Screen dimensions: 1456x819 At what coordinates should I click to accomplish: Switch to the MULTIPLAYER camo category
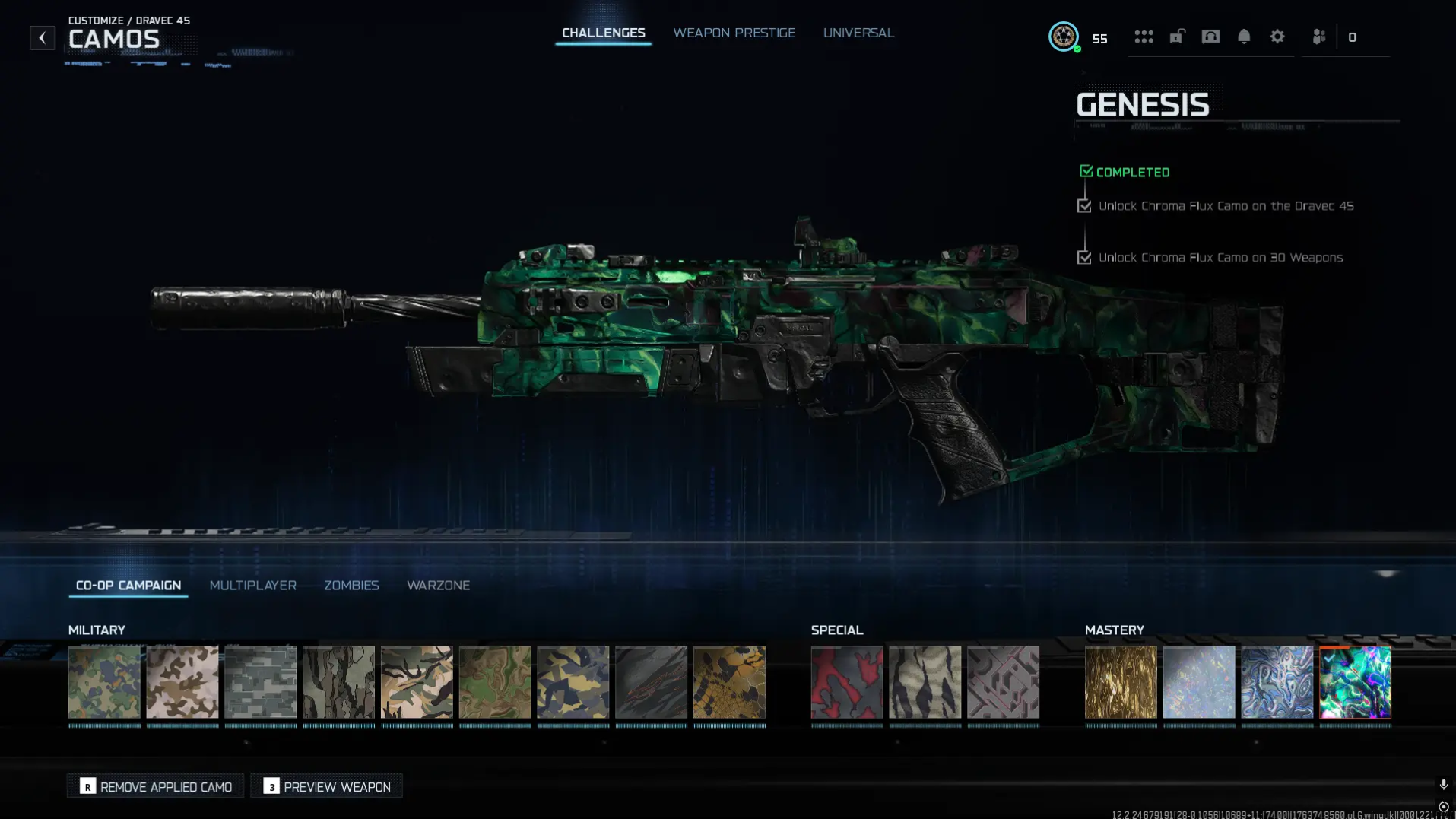click(253, 586)
